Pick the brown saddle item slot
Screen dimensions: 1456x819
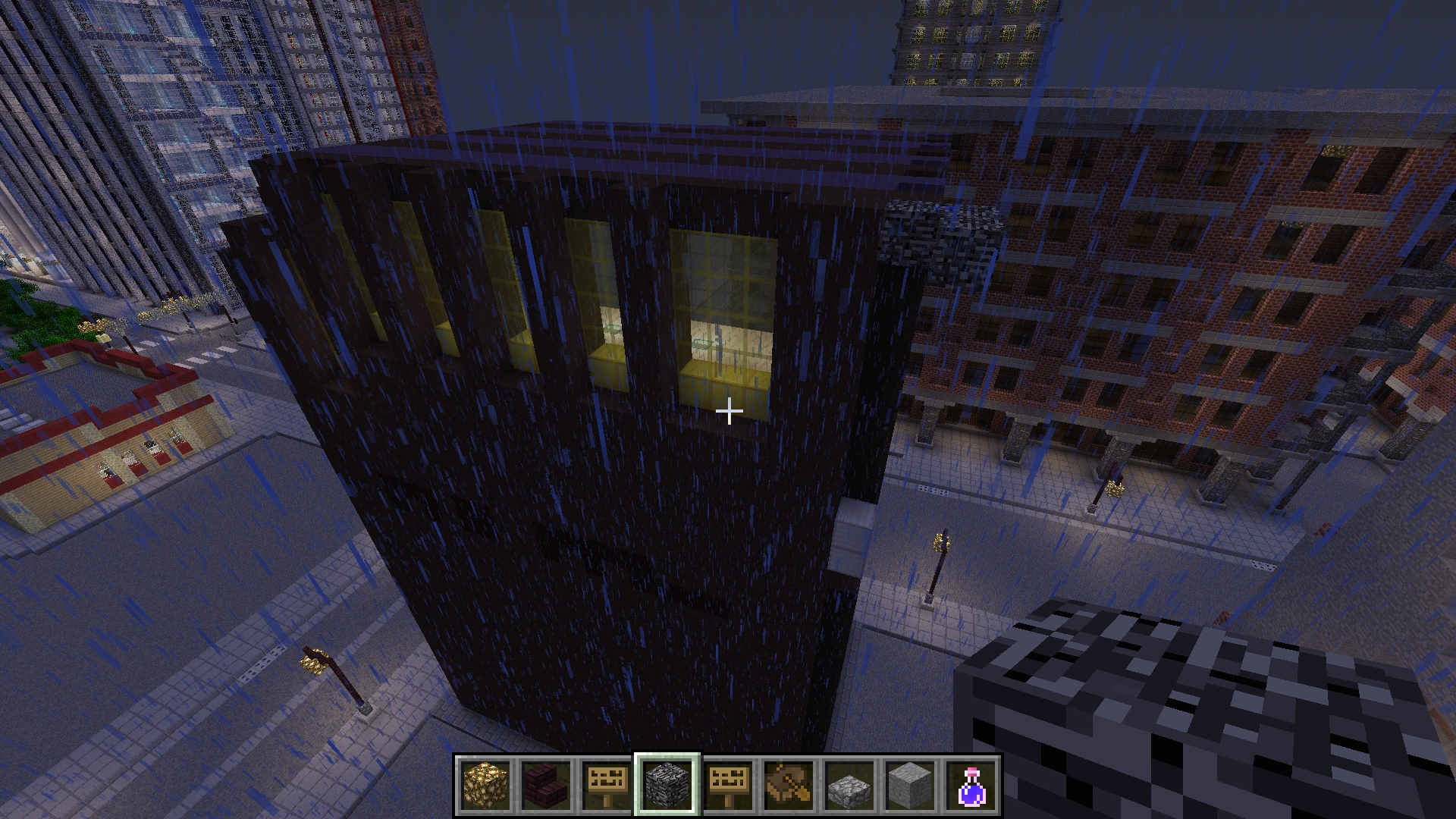pyautogui.click(x=789, y=785)
